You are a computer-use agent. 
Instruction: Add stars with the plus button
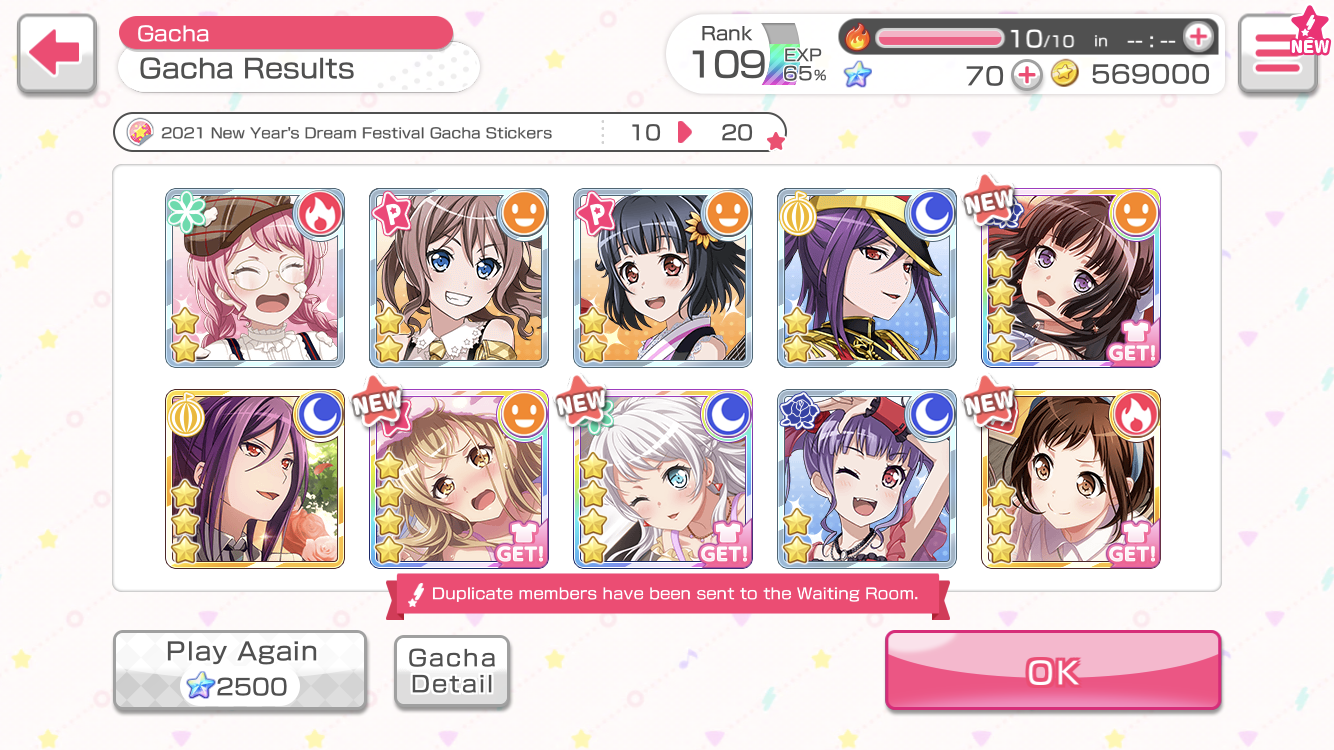click(x=1027, y=74)
